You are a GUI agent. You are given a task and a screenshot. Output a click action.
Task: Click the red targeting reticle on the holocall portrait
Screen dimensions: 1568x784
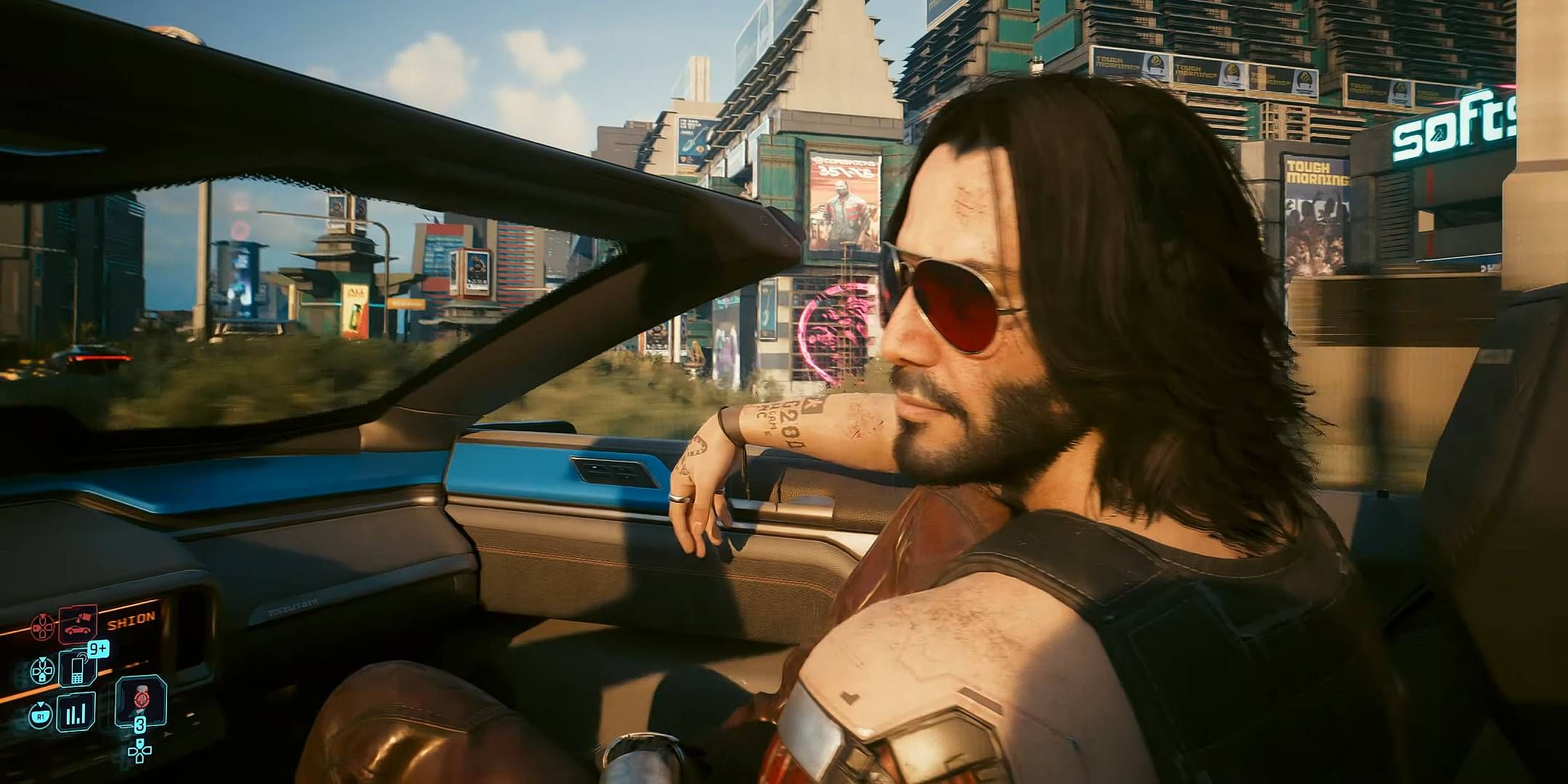[141, 698]
